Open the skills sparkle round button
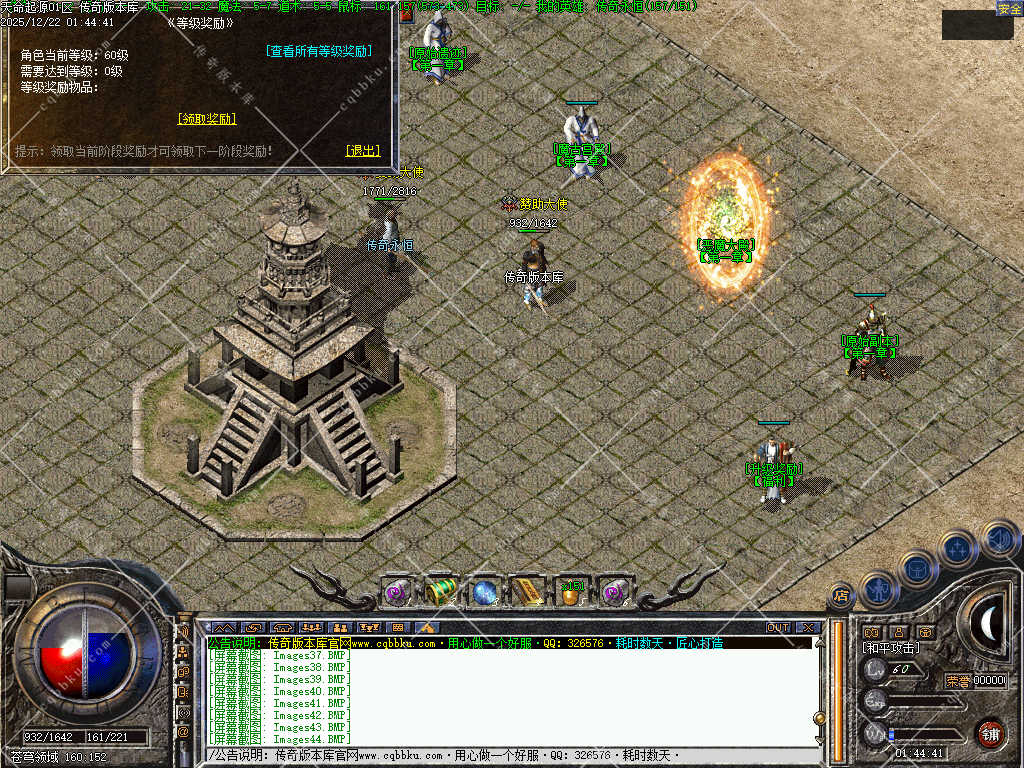1024x768 pixels. click(958, 548)
